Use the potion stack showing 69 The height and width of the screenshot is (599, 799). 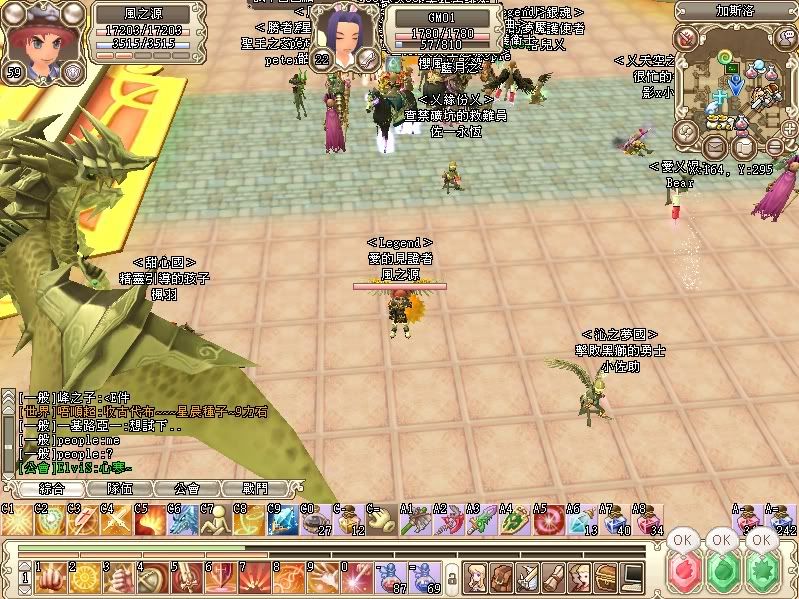(424, 577)
